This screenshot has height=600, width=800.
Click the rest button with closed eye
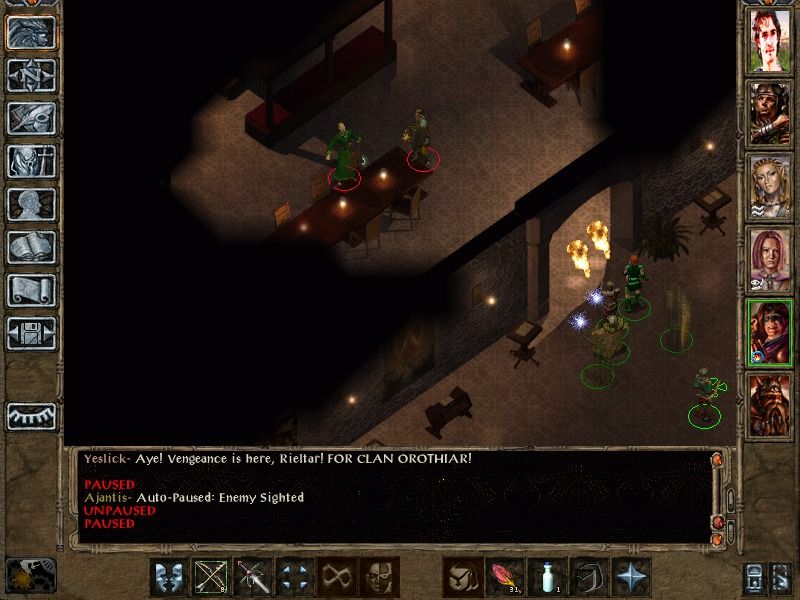click(x=31, y=415)
